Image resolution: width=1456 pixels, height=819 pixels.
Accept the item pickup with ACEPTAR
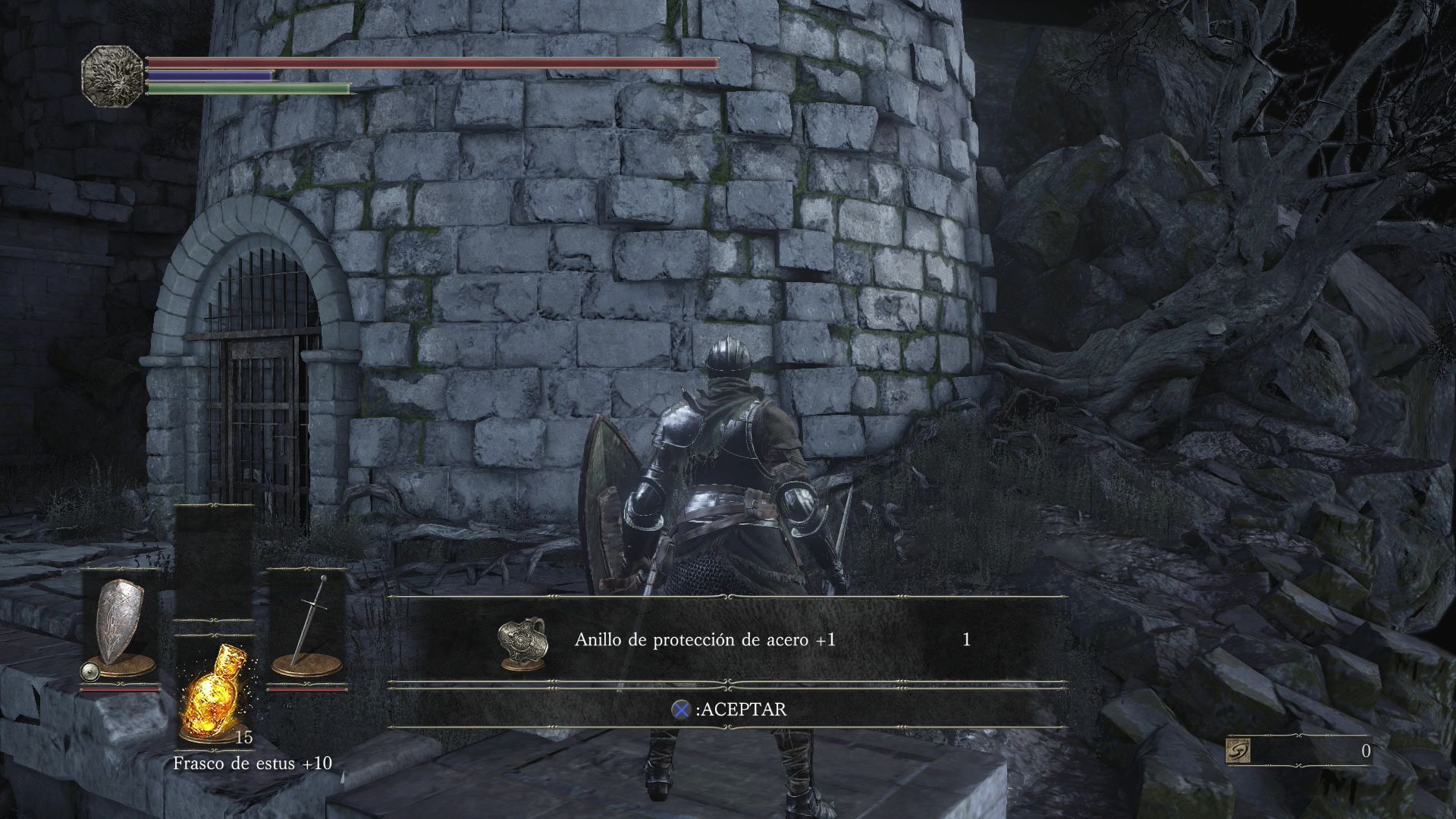(x=730, y=710)
